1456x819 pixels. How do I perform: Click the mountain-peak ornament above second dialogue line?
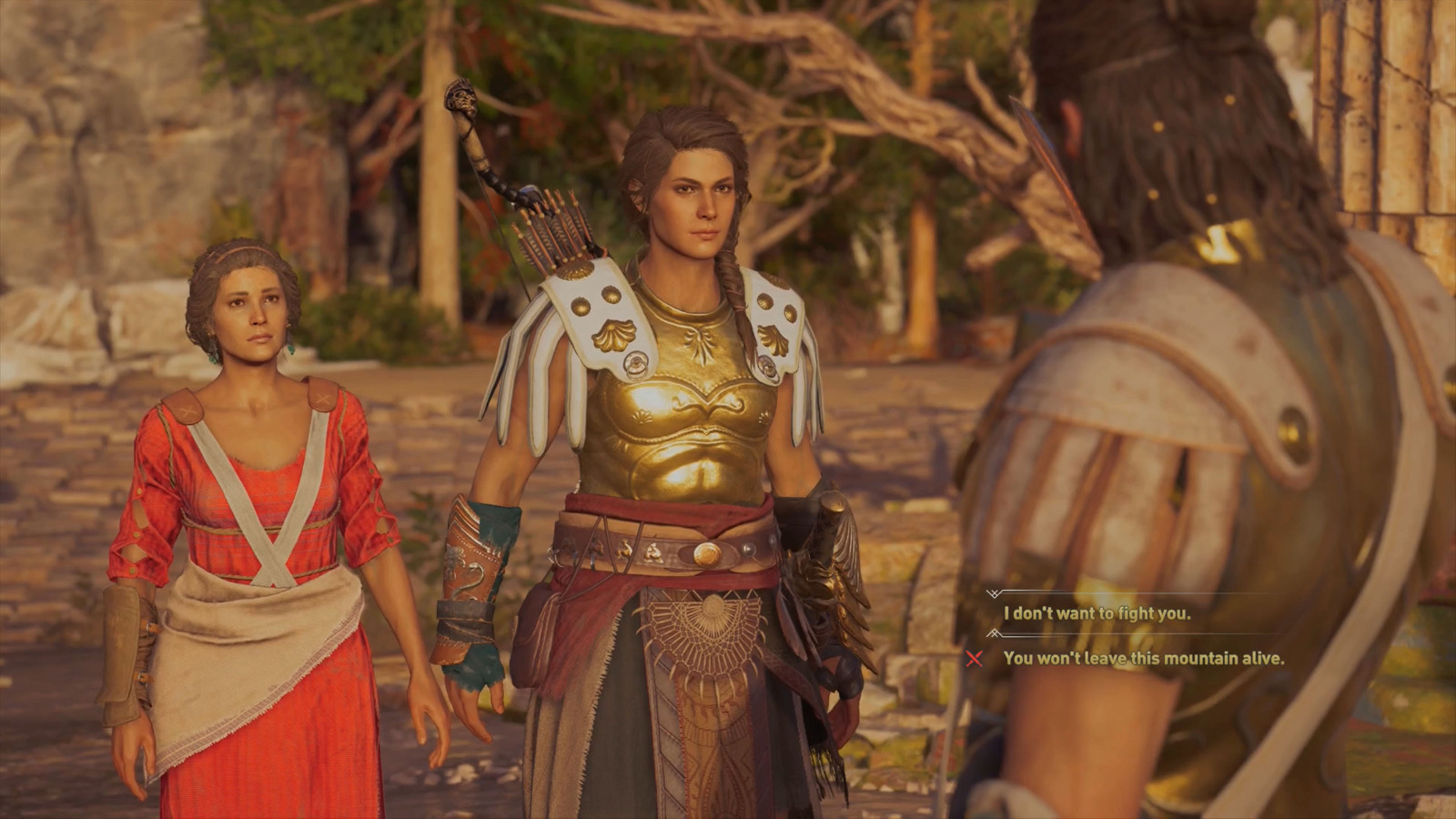point(992,634)
